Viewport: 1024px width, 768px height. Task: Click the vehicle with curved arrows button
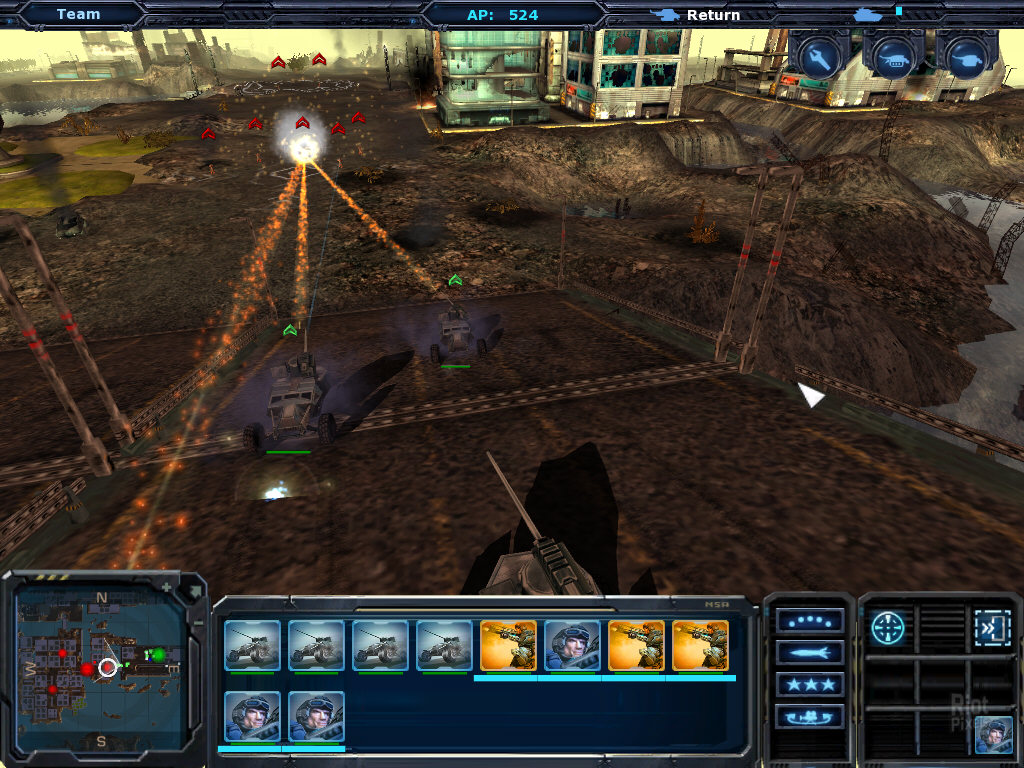(x=809, y=717)
